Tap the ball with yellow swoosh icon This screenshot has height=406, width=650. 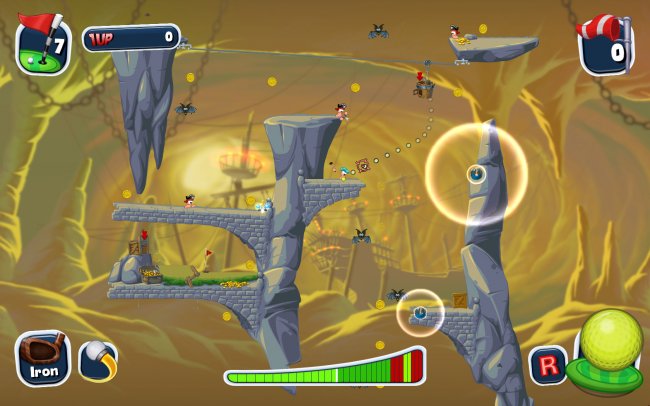click(x=97, y=360)
